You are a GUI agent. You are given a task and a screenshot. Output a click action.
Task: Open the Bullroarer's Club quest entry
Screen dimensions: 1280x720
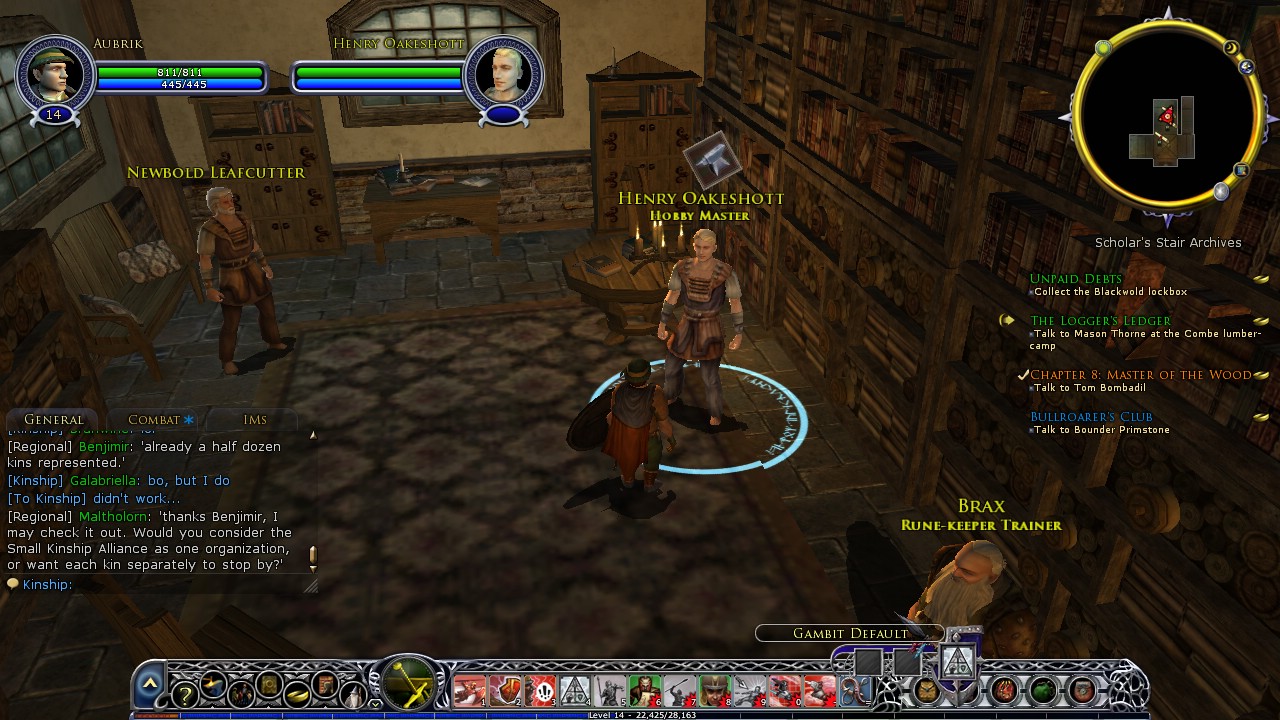coord(1091,417)
